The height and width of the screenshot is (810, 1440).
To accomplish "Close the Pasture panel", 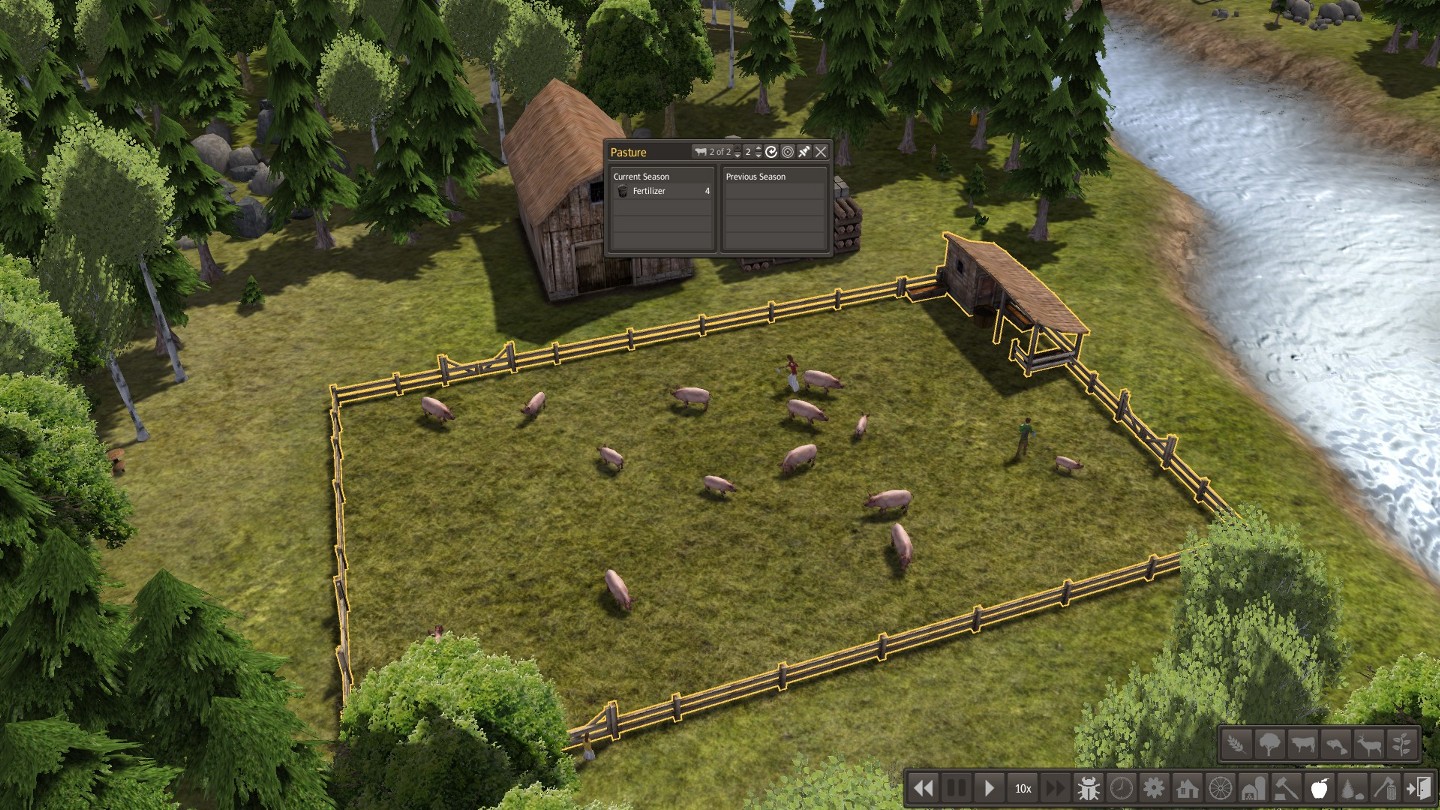I will pyautogui.click(x=821, y=152).
